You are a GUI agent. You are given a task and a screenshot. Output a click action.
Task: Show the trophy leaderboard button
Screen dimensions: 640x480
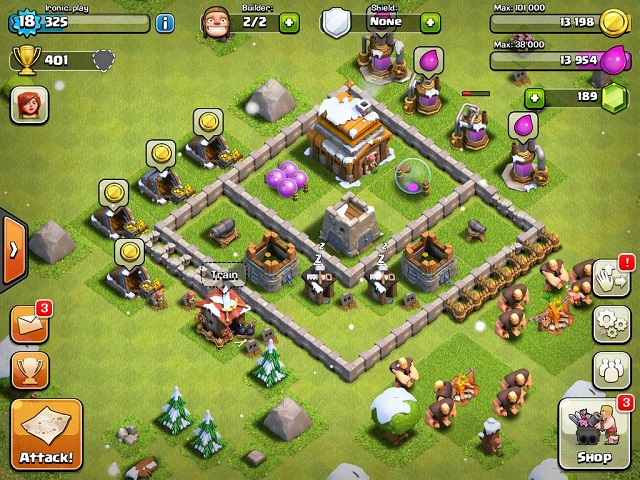pyautogui.click(x=29, y=371)
